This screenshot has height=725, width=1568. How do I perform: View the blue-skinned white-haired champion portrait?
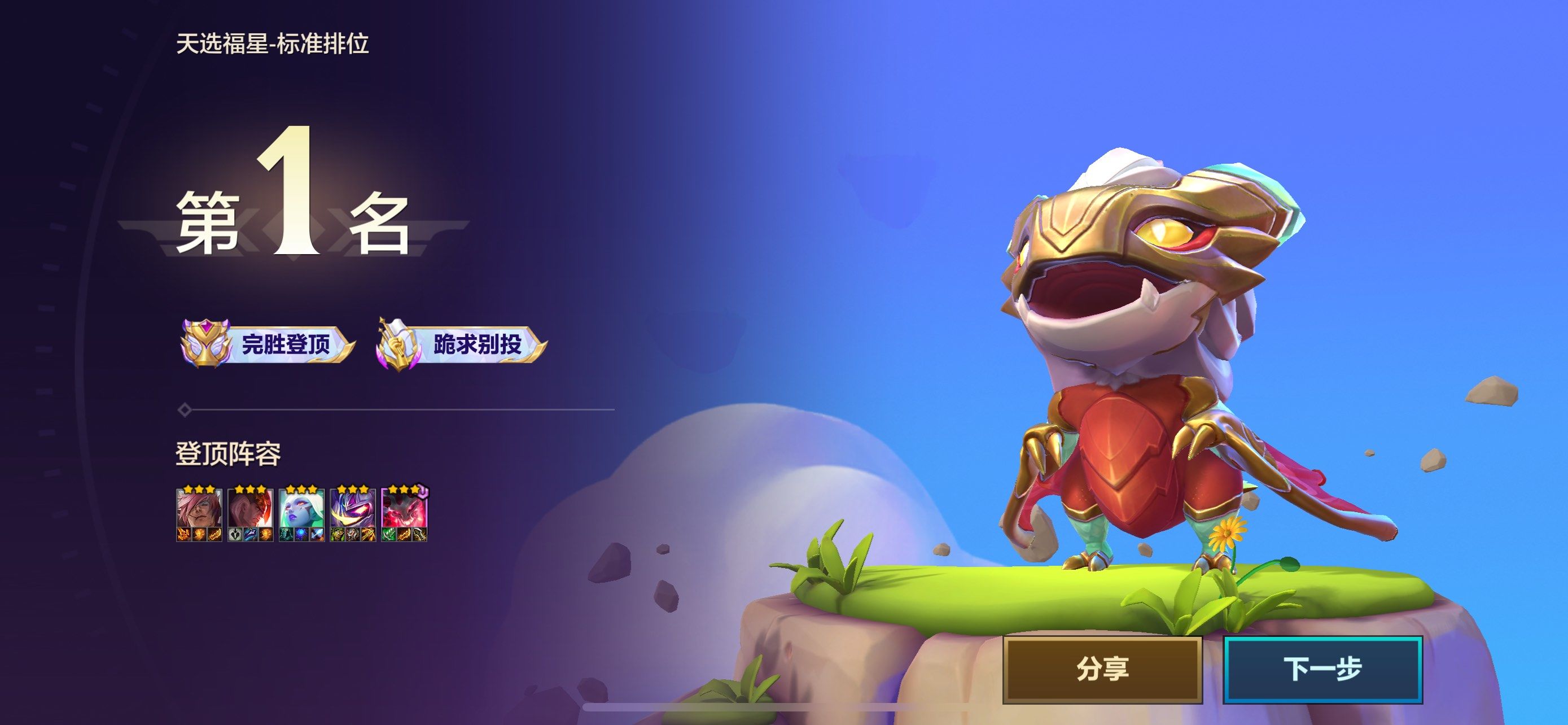click(301, 509)
